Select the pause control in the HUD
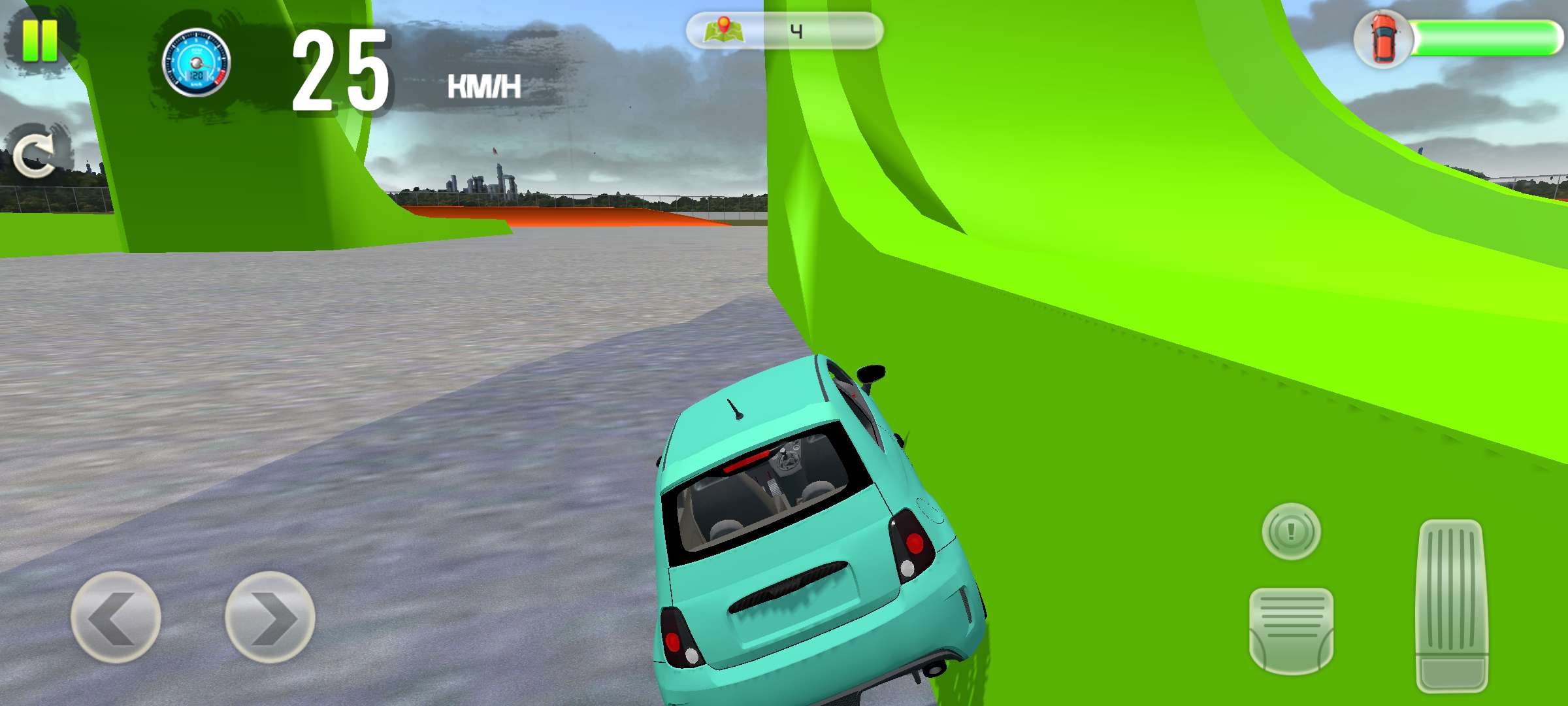Screen dimensions: 1568x706 41,41
